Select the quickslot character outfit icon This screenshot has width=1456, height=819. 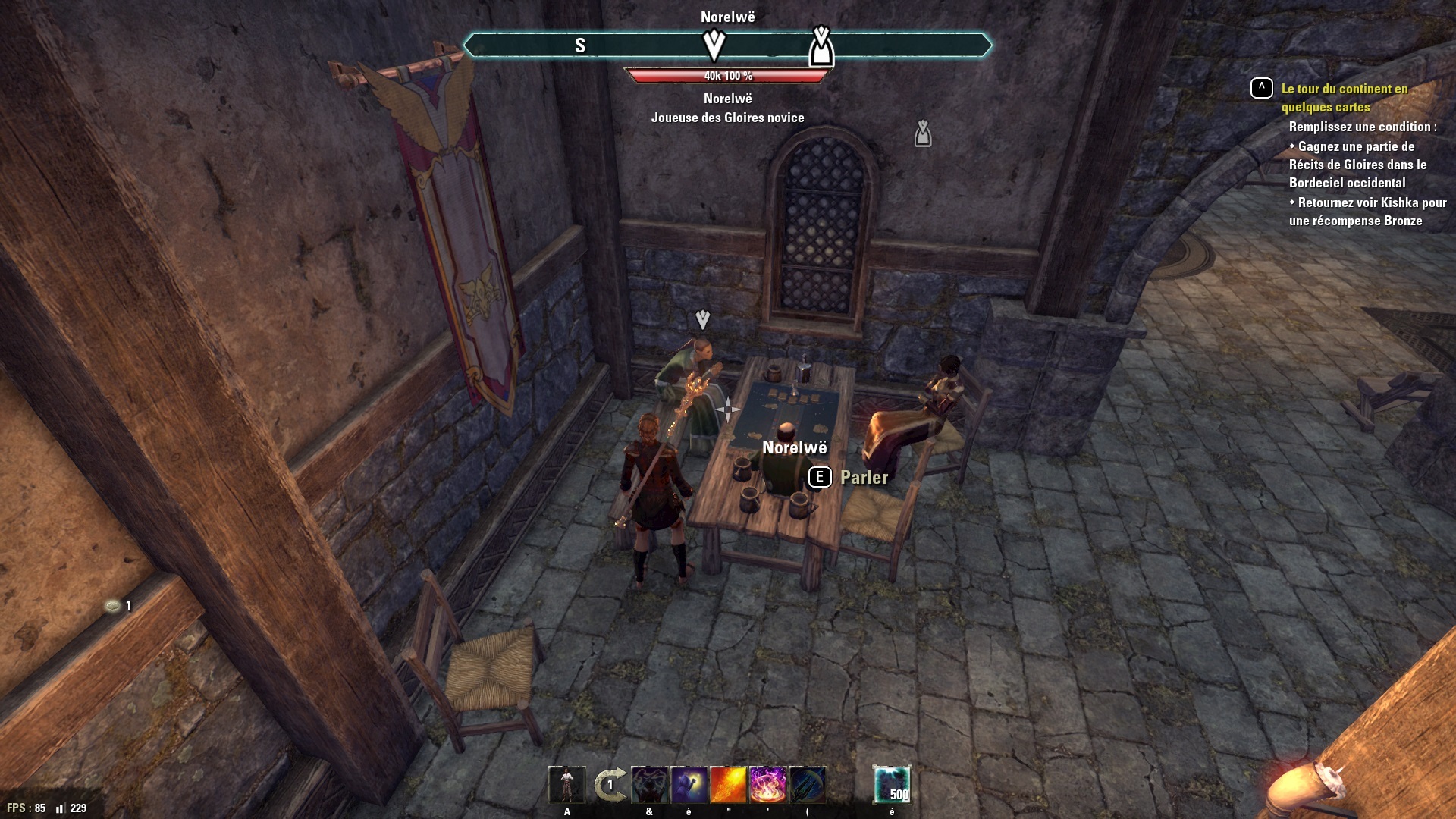[x=566, y=785]
